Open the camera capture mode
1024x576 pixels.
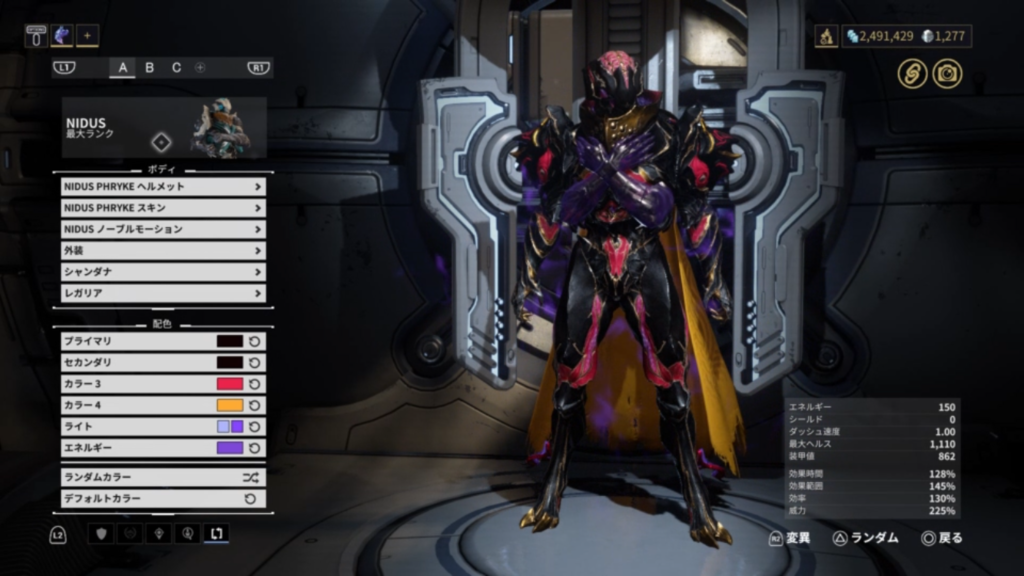tap(947, 73)
